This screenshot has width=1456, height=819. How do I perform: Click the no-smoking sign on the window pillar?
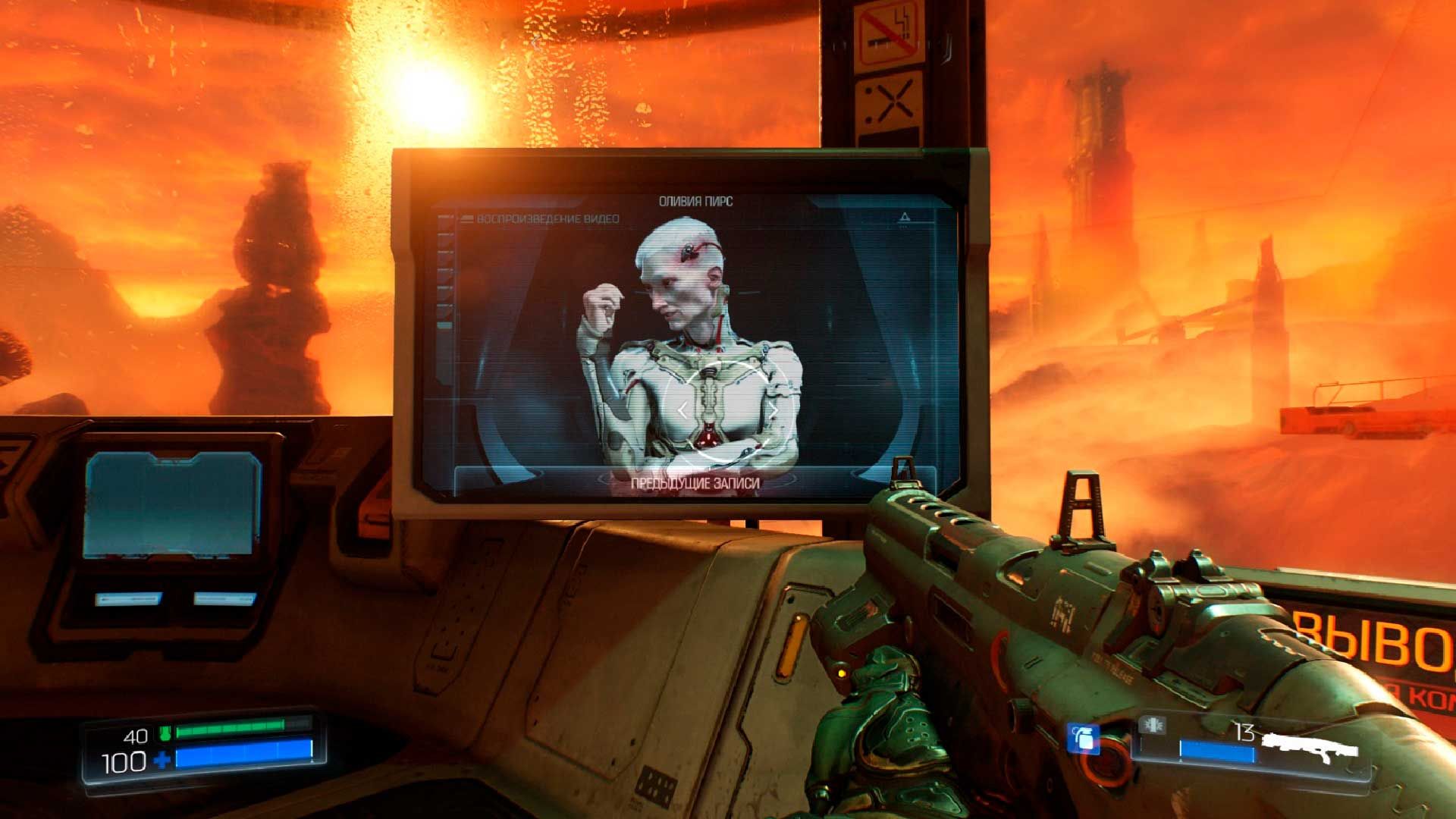pyautogui.click(x=890, y=33)
